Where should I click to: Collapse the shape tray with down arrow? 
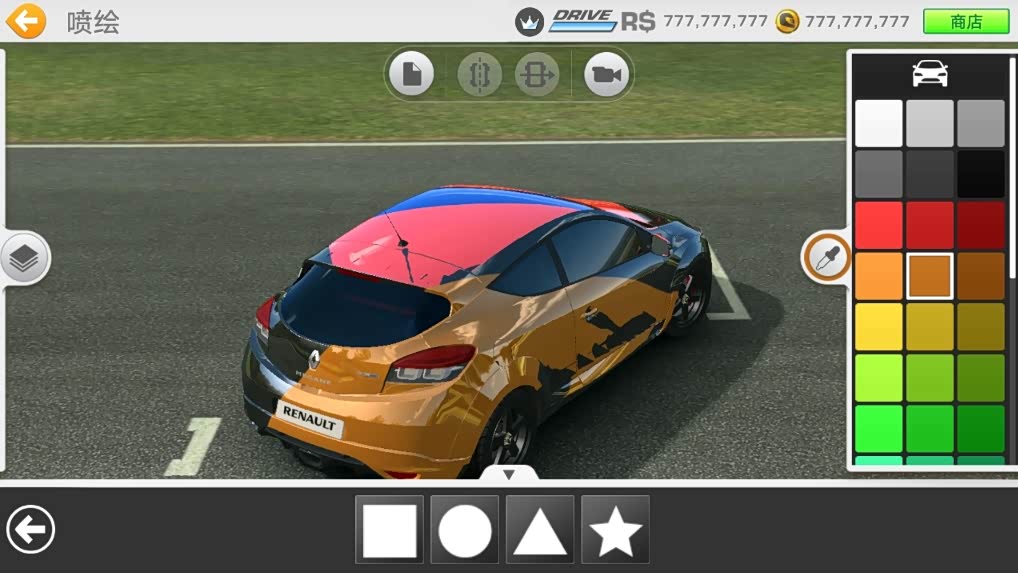point(508,474)
